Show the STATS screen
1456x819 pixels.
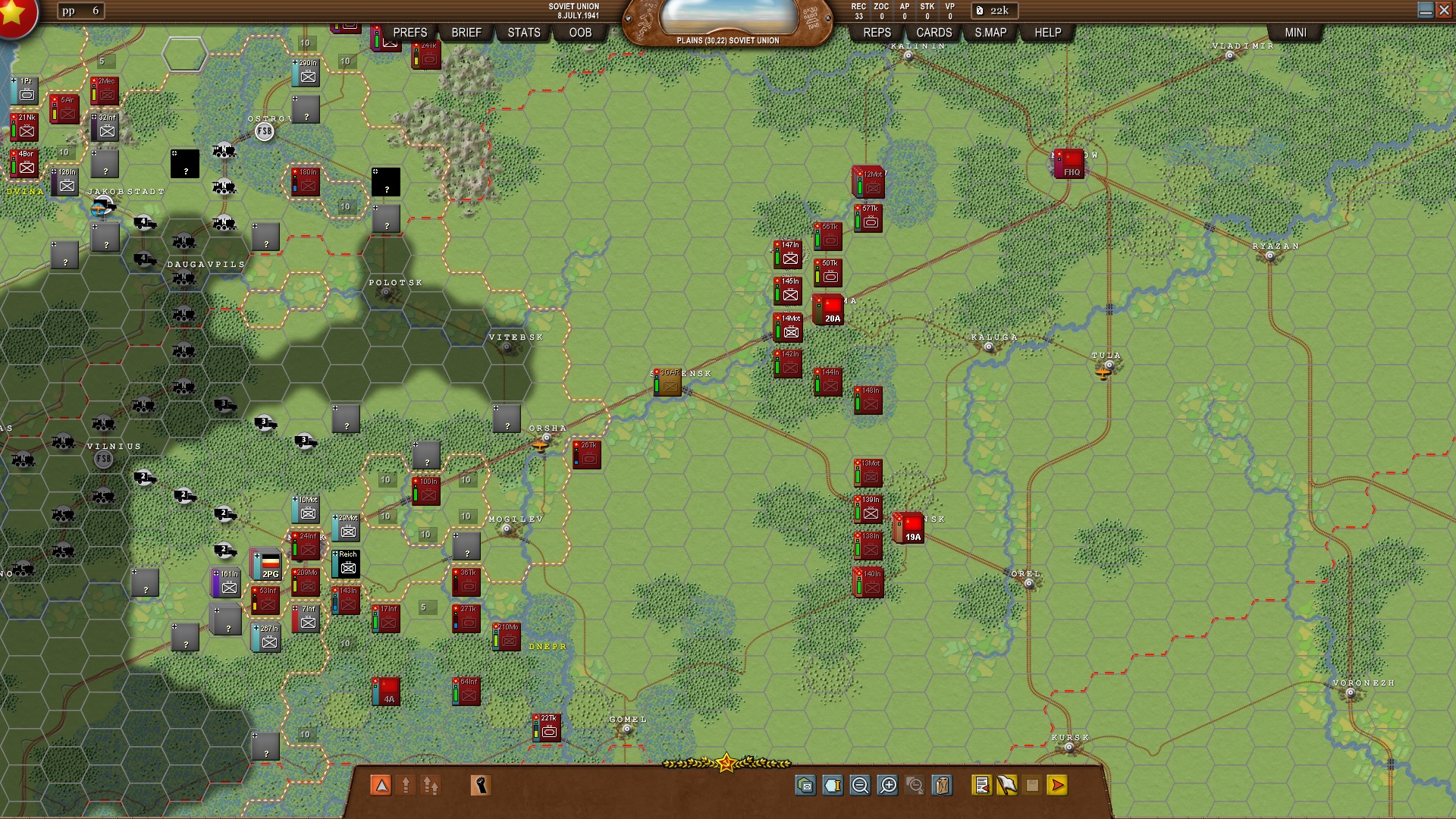point(523,33)
